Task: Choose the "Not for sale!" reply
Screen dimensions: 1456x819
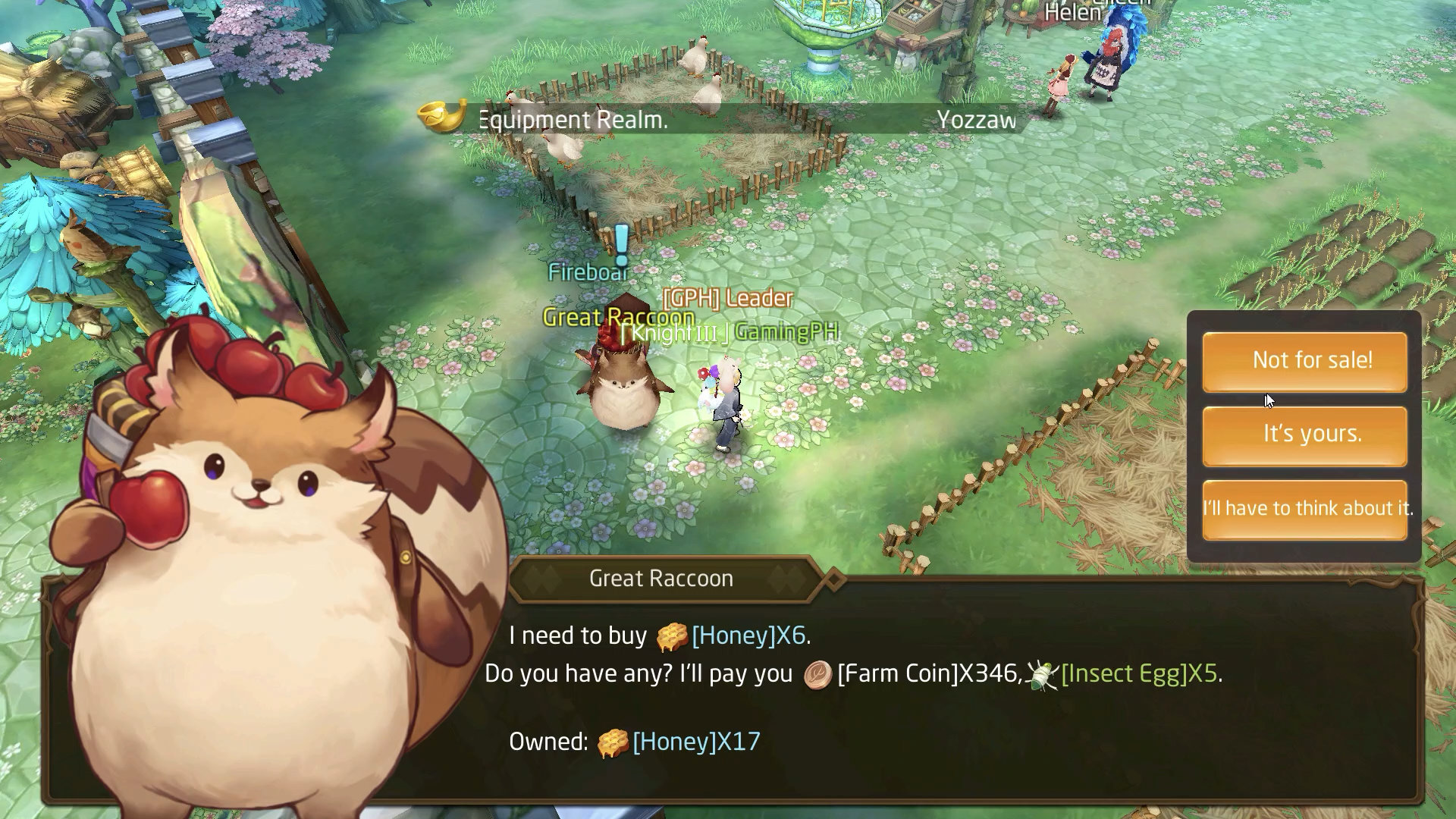Action: pos(1304,361)
